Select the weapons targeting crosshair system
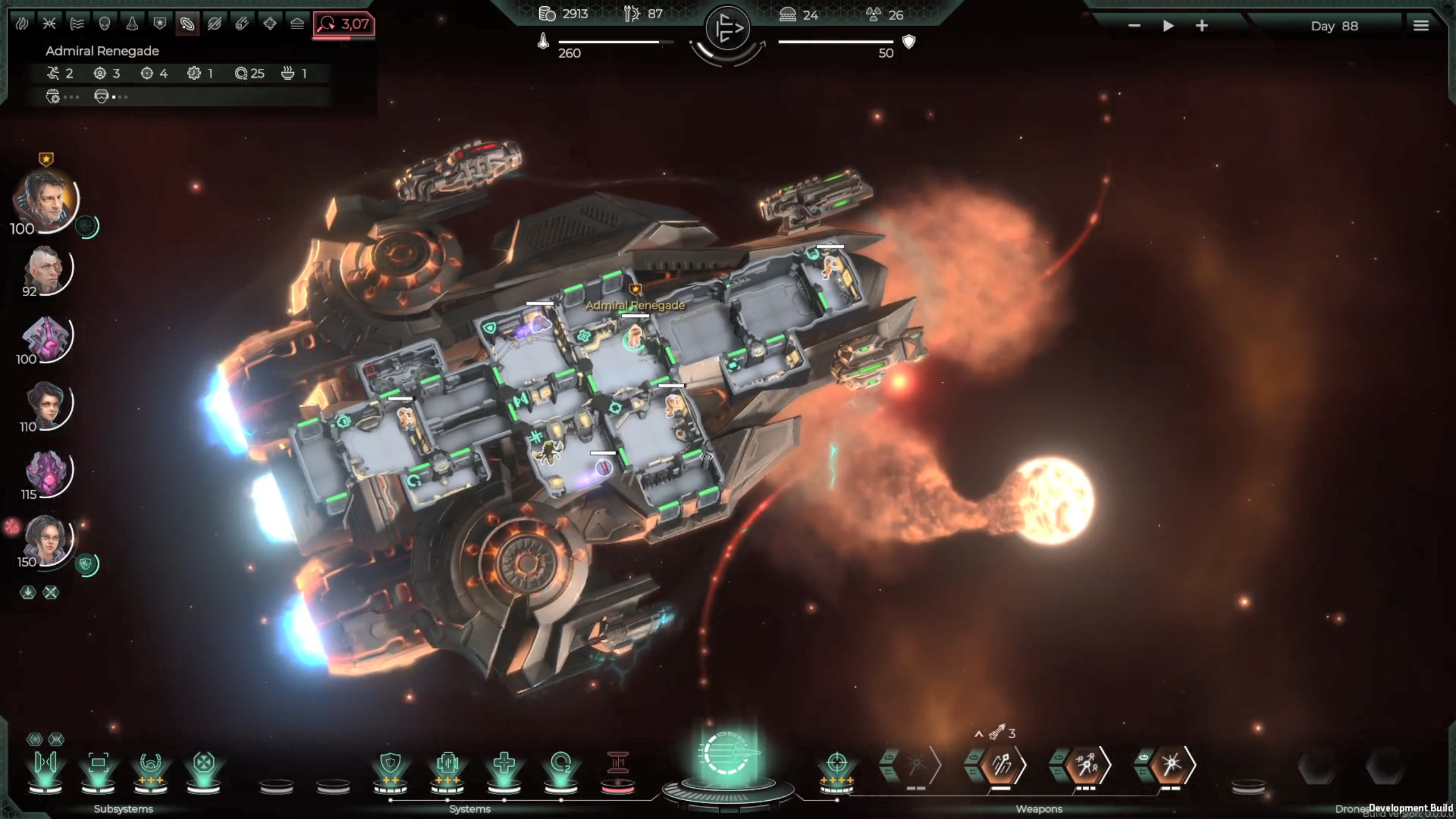The image size is (1456, 819). (x=837, y=763)
